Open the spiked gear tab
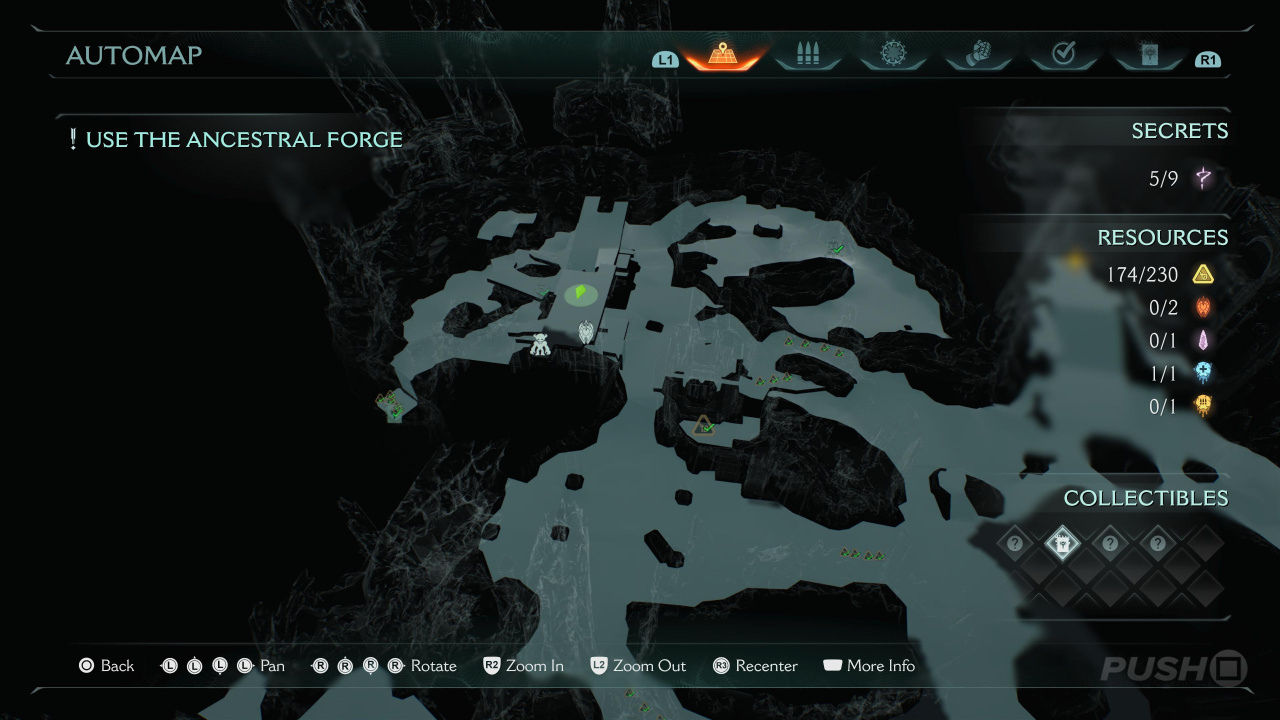Screen dimensions: 1280x720 (x=892, y=55)
